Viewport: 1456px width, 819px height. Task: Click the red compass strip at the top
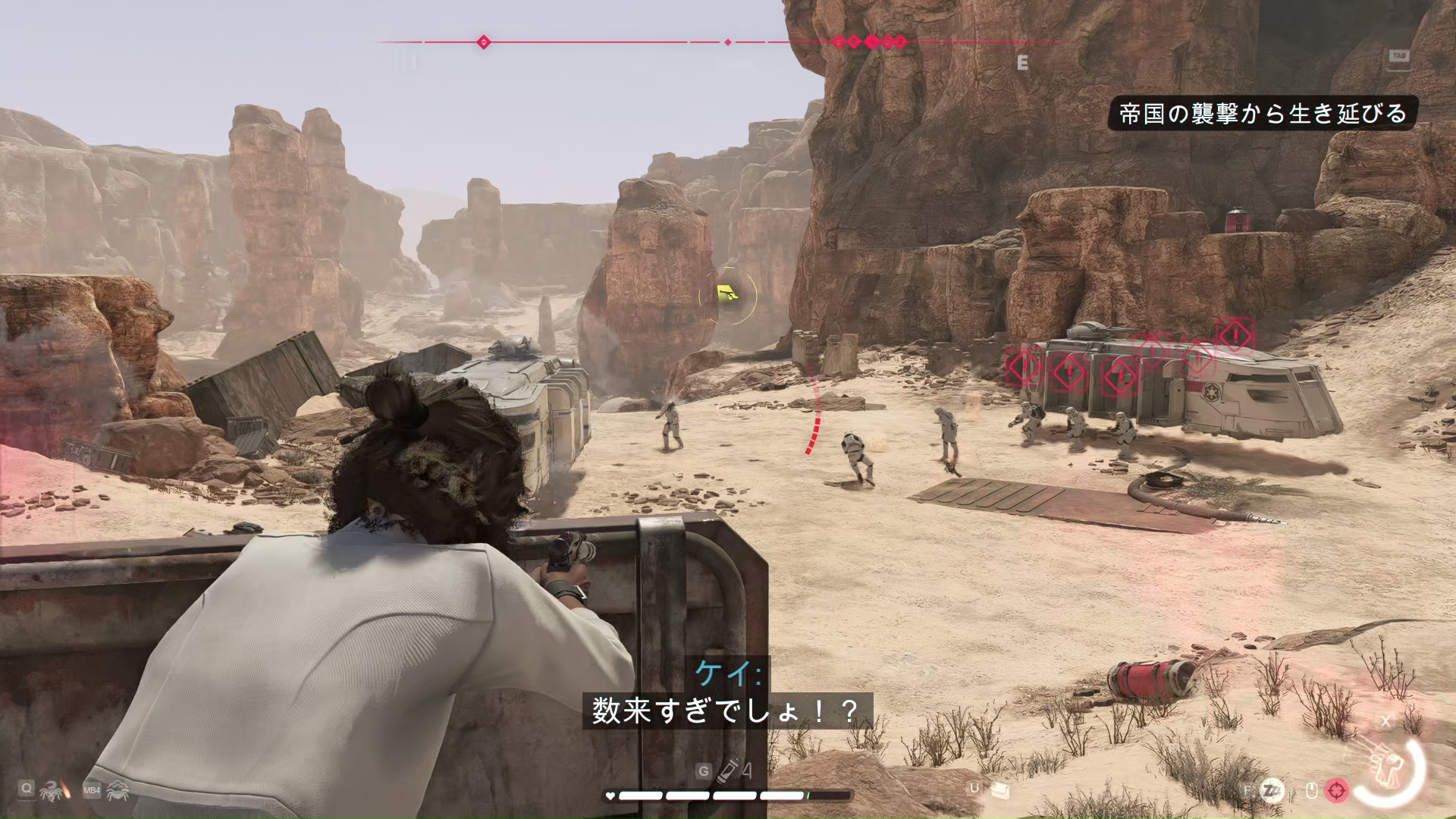(716, 42)
